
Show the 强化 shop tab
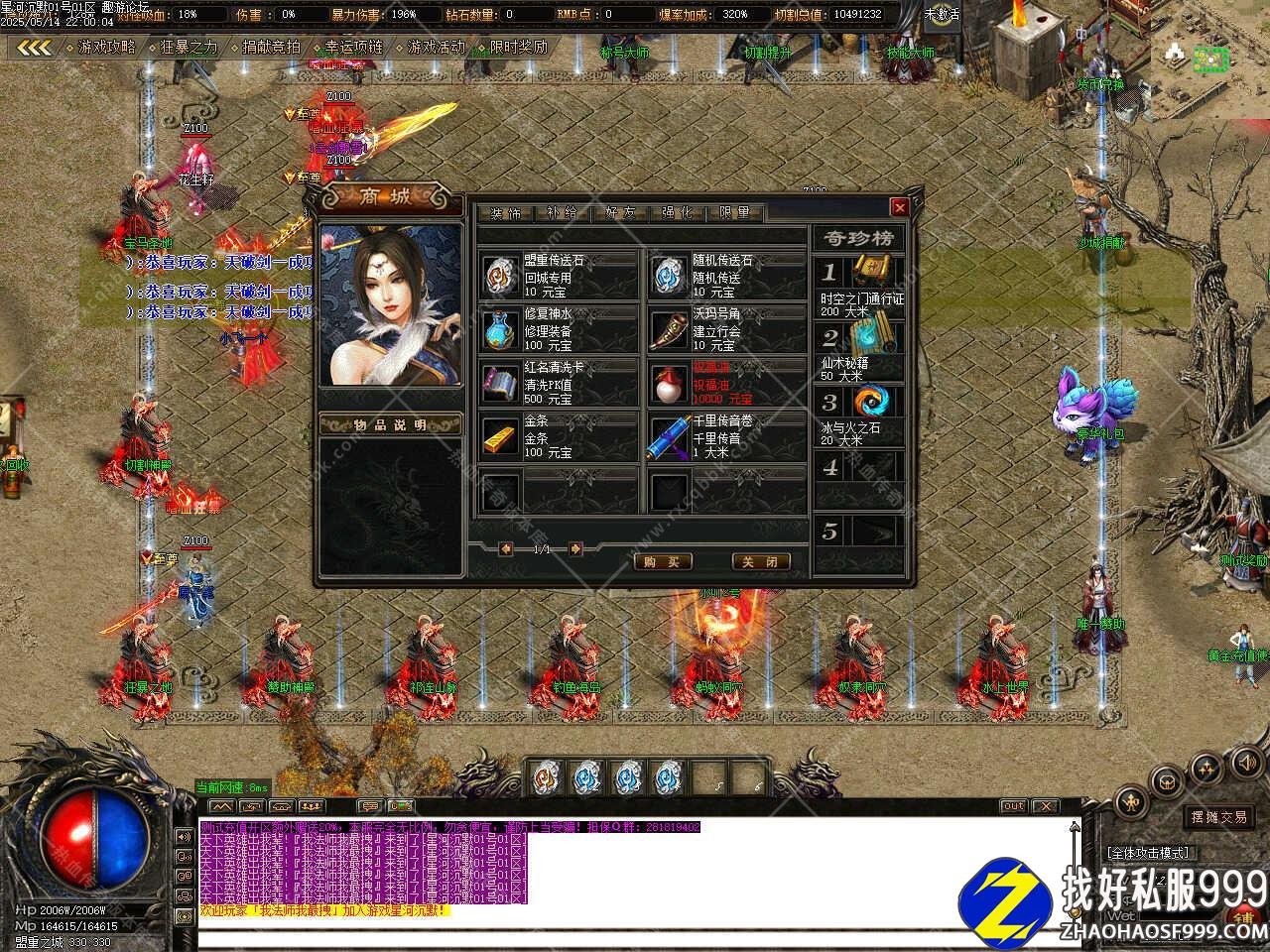(678, 213)
